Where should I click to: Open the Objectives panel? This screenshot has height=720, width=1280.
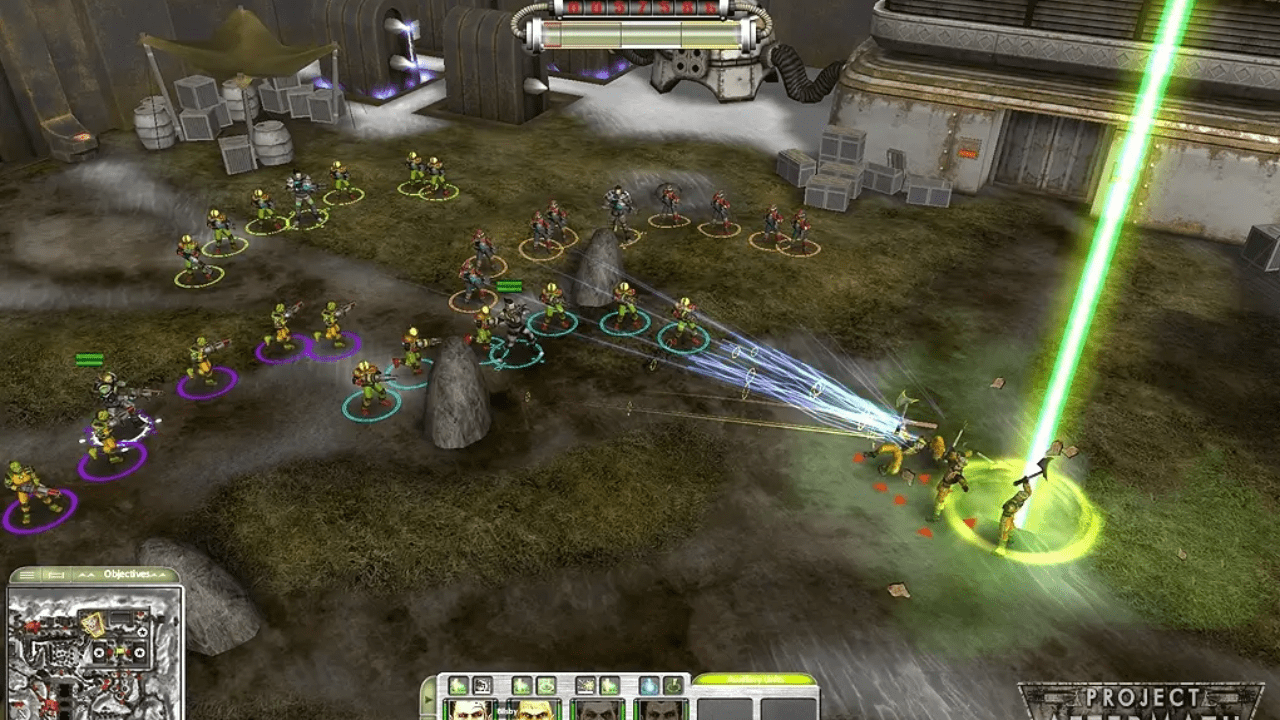click(126, 574)
